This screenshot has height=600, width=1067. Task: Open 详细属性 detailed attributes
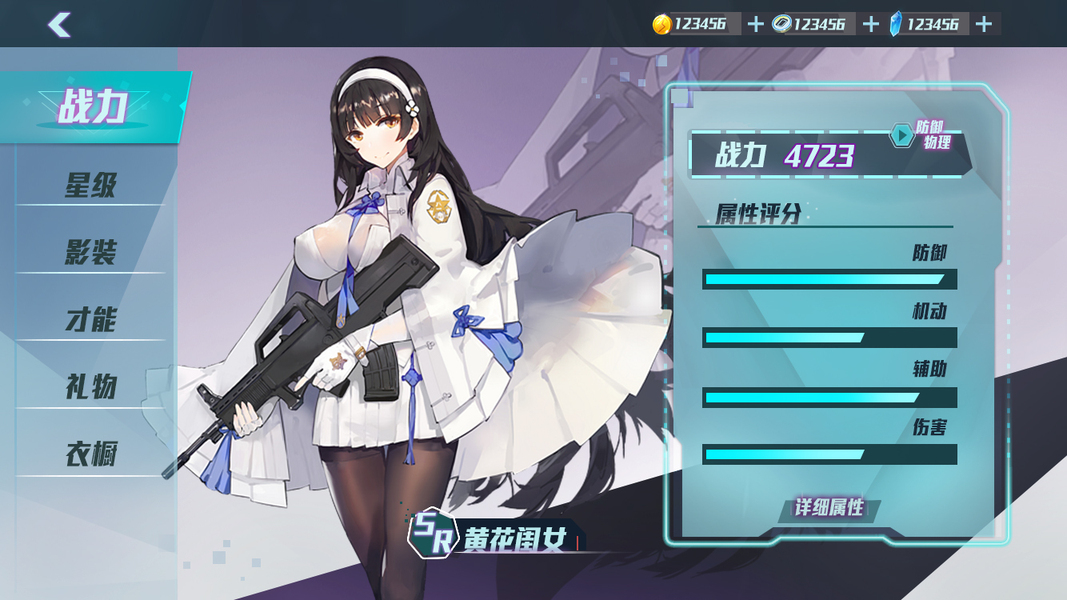(829, 508)
